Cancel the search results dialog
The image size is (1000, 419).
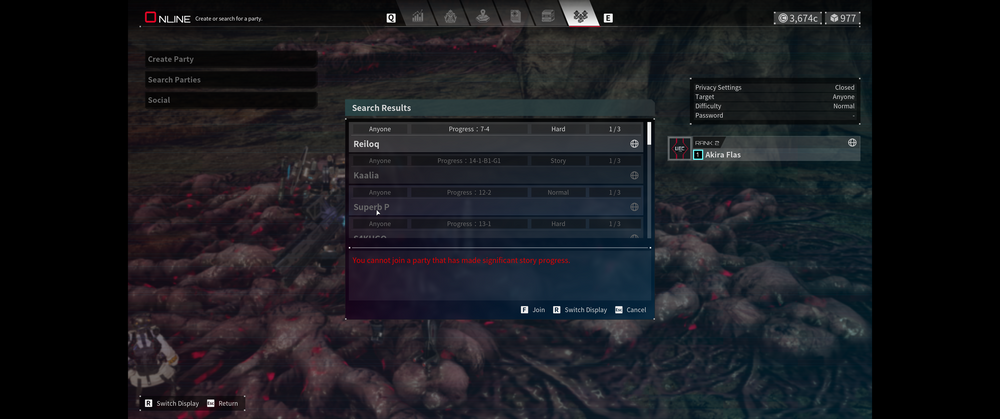click(x=630, y=310)
